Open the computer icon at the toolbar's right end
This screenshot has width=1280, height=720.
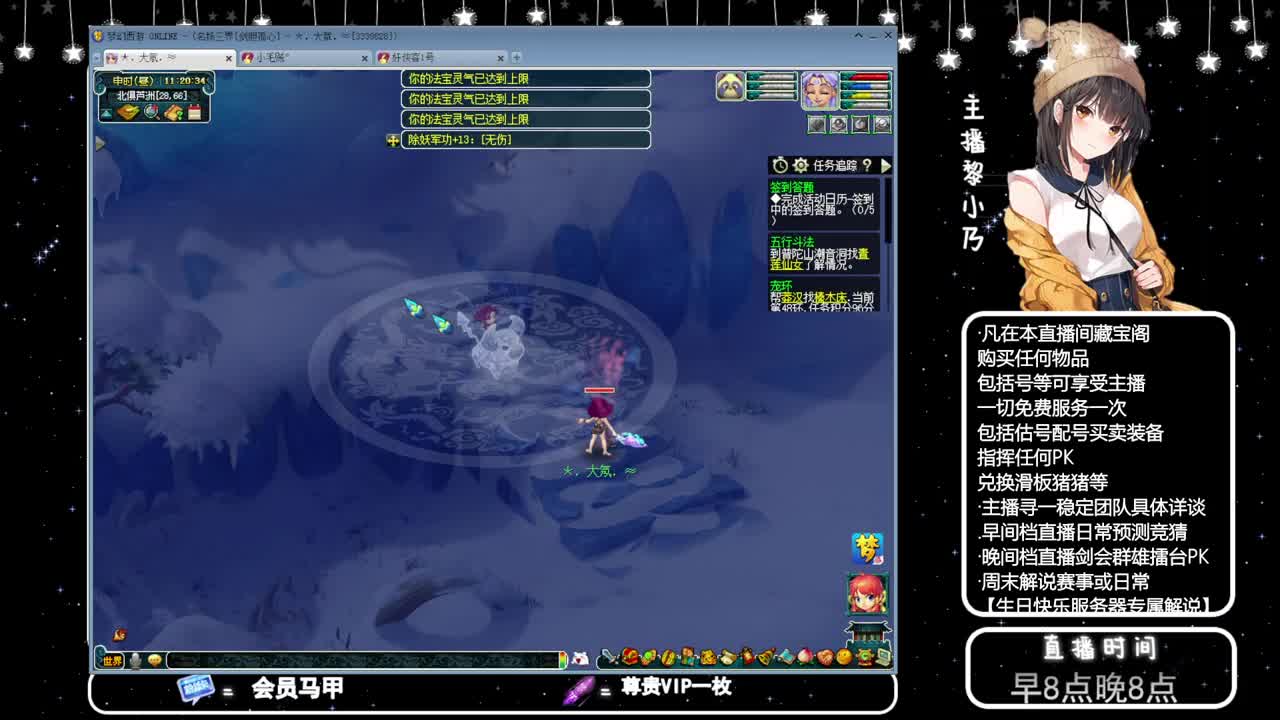pos(884,657)
